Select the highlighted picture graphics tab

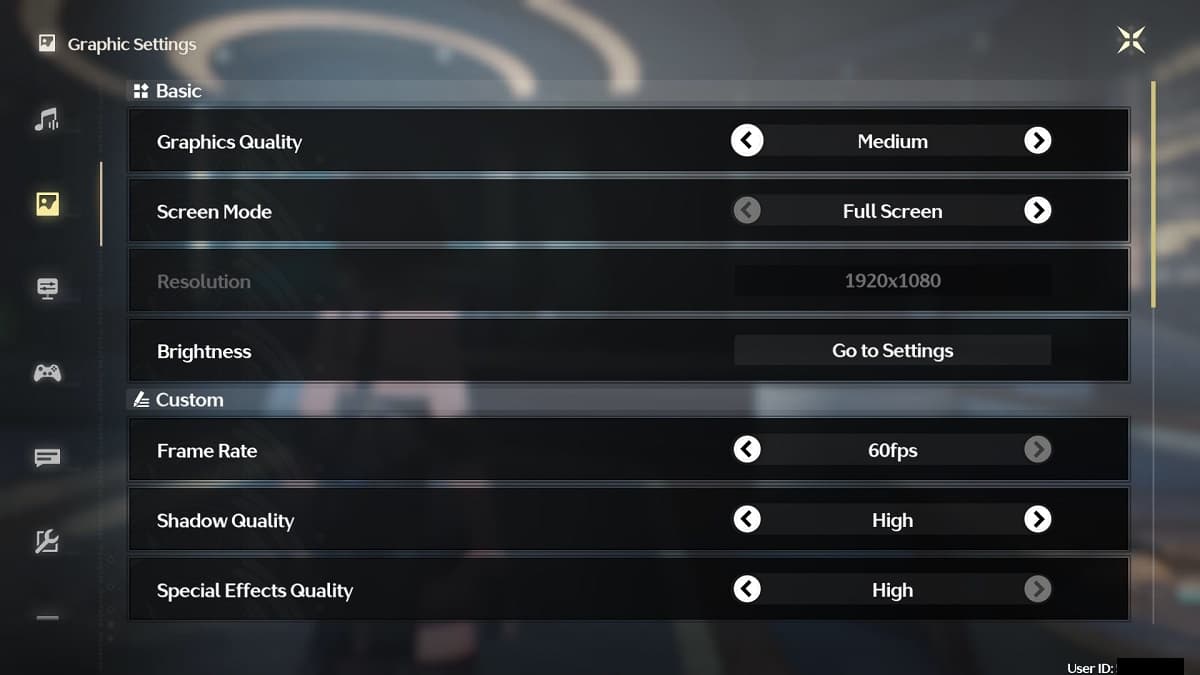click(x=47, y=204)
